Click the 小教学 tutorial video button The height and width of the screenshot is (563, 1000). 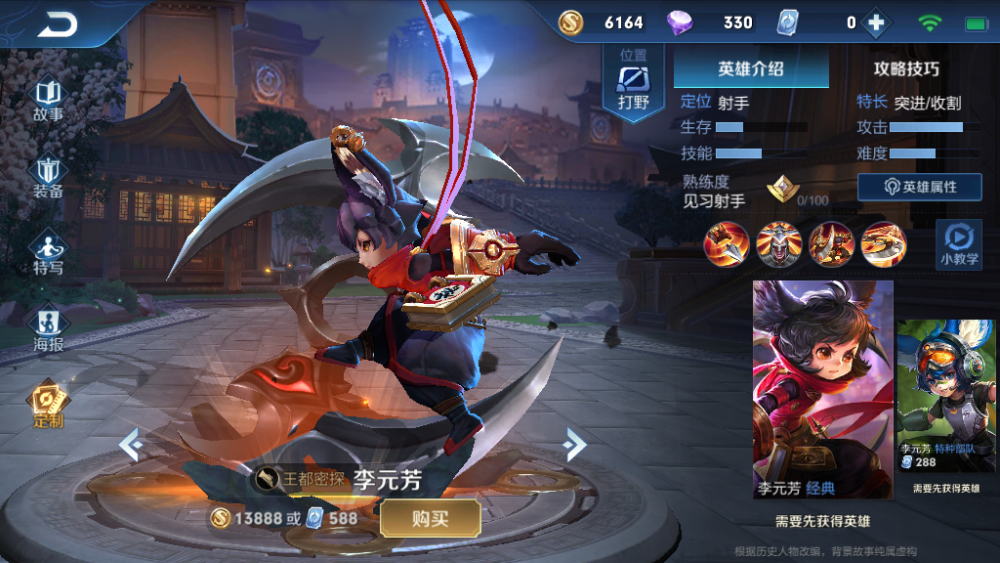point(957,245)
